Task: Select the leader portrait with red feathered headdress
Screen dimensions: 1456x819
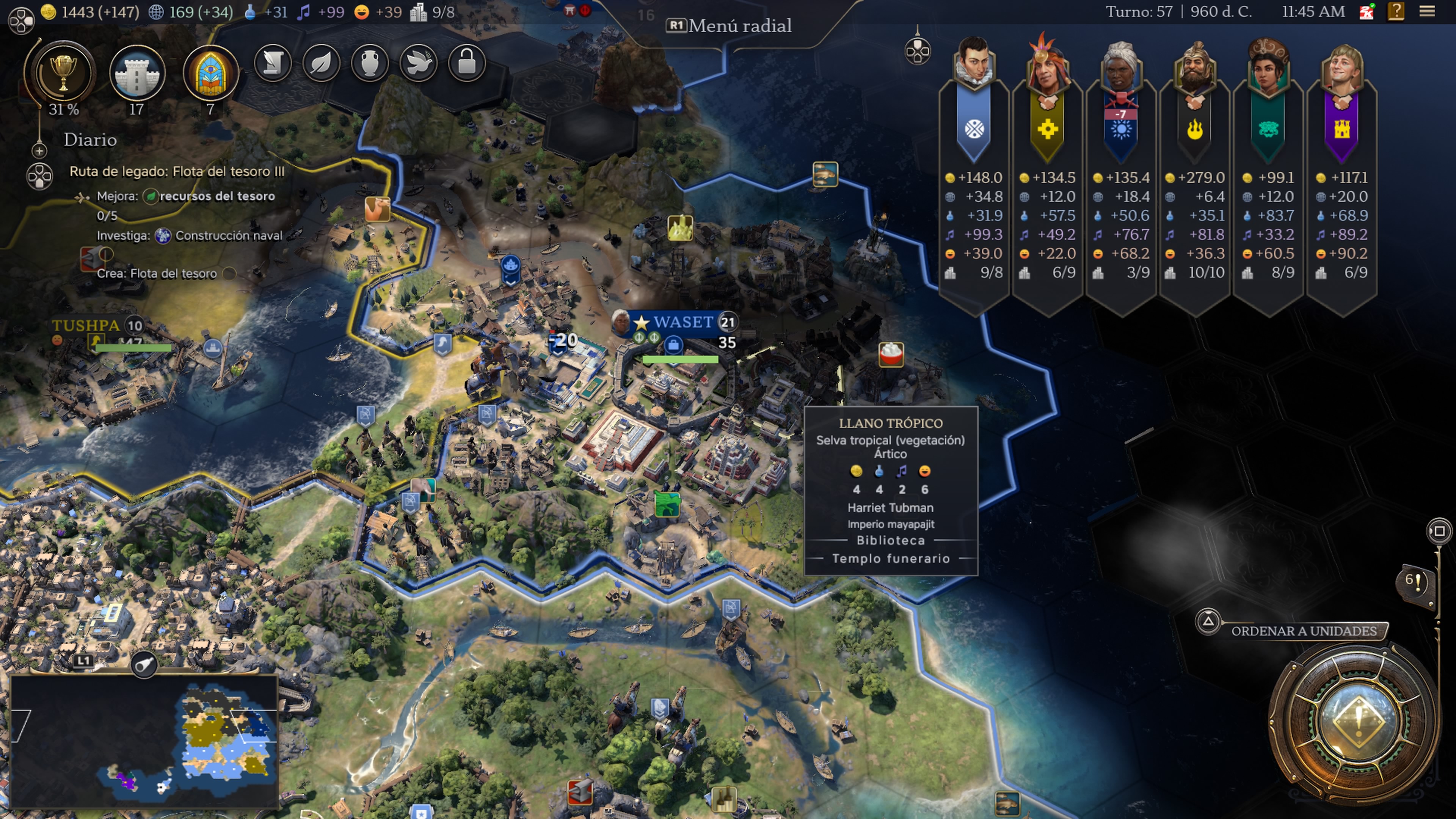Action: click(x=1047, y=65)
